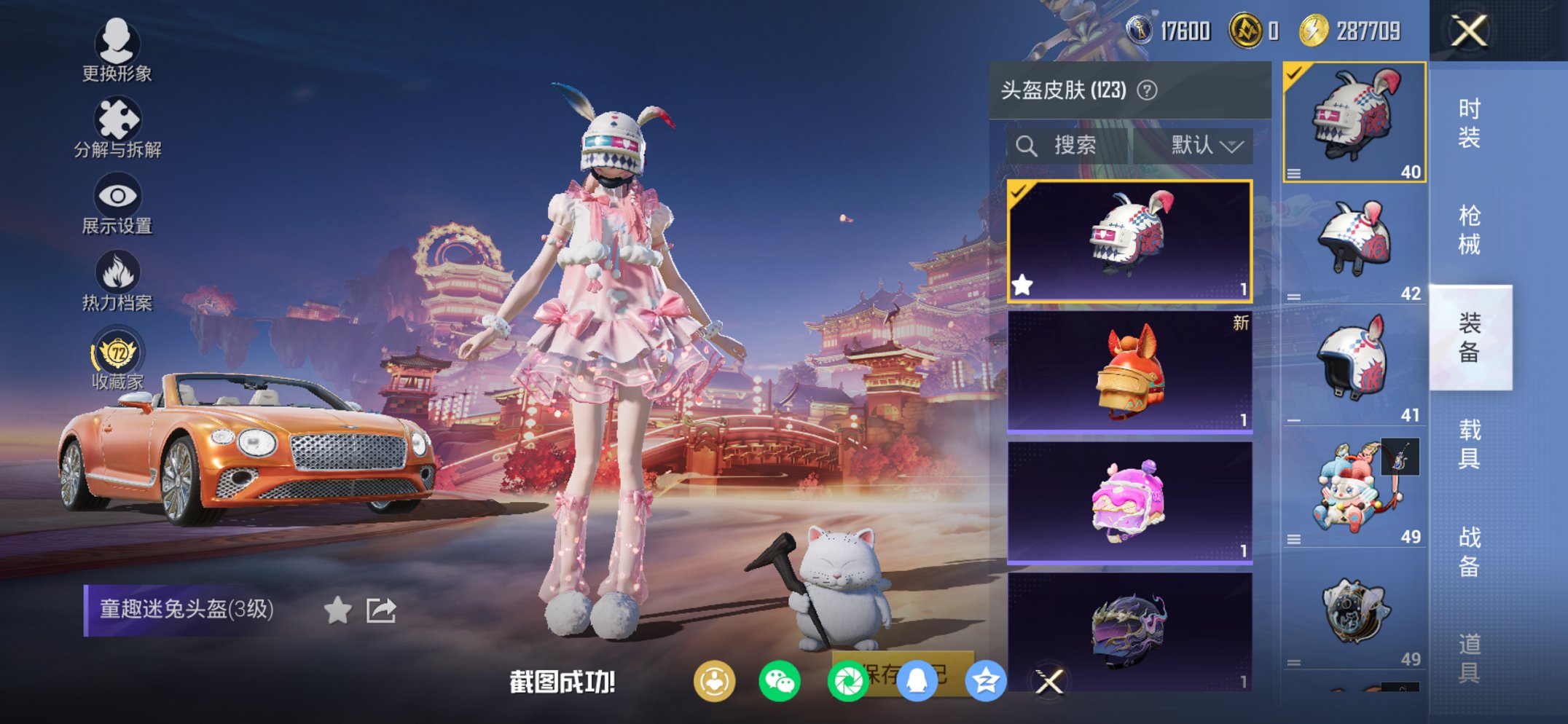
Task: Select the 分解与拆解 dismantle tool
Action: [117, 120]
